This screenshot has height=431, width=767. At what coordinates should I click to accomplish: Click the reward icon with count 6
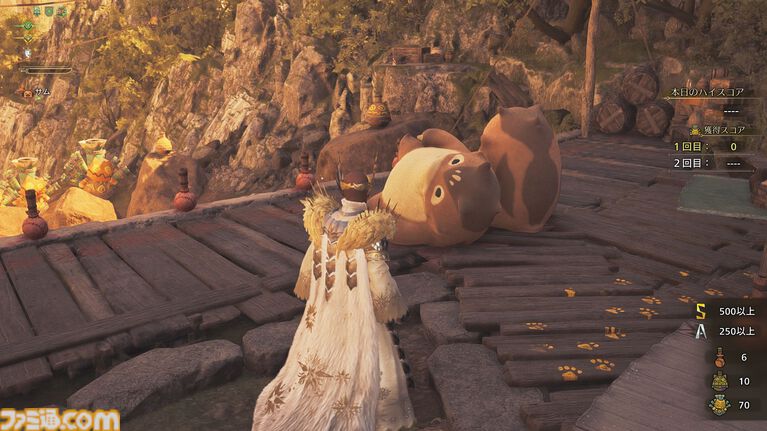pos(719,358)
